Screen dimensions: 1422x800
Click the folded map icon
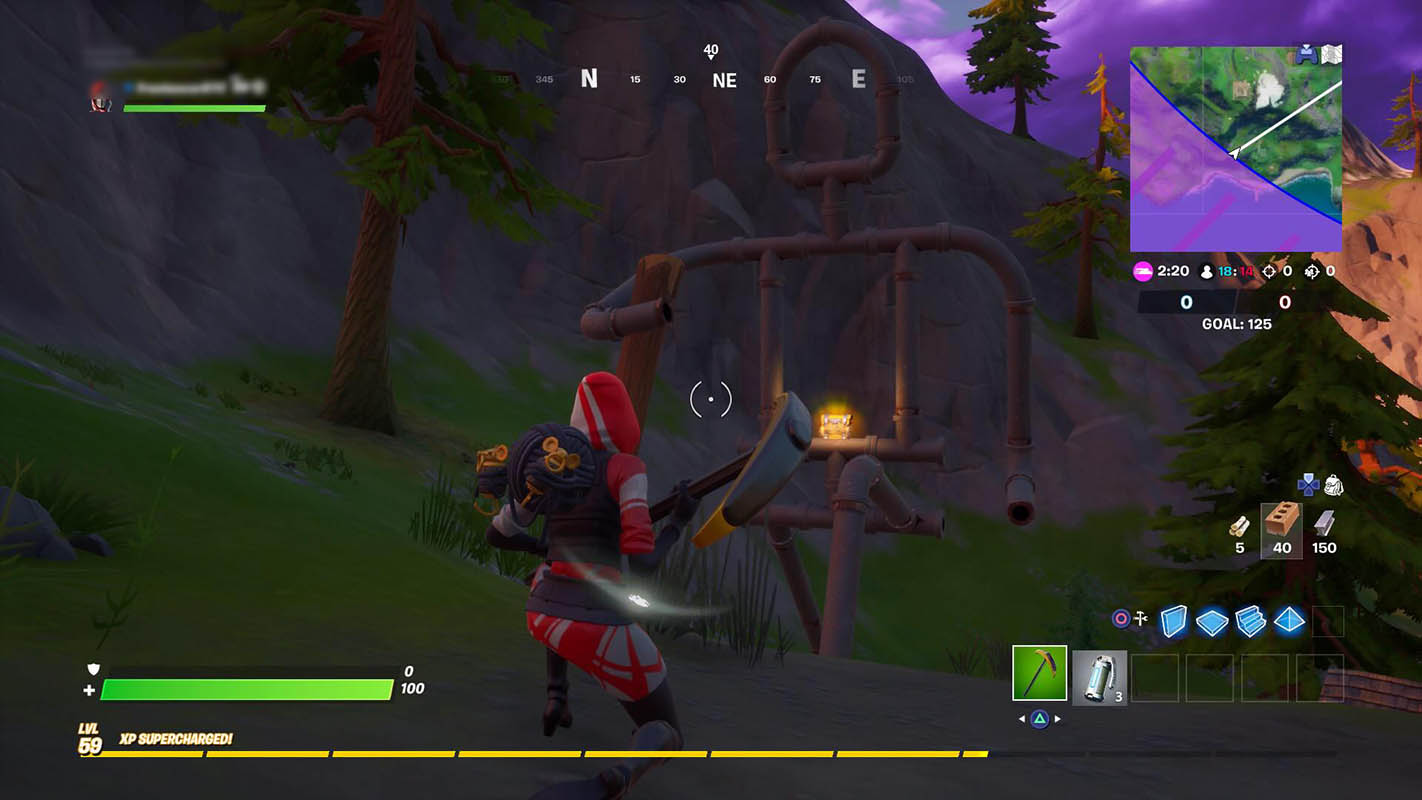click(x=1331, y=55)
